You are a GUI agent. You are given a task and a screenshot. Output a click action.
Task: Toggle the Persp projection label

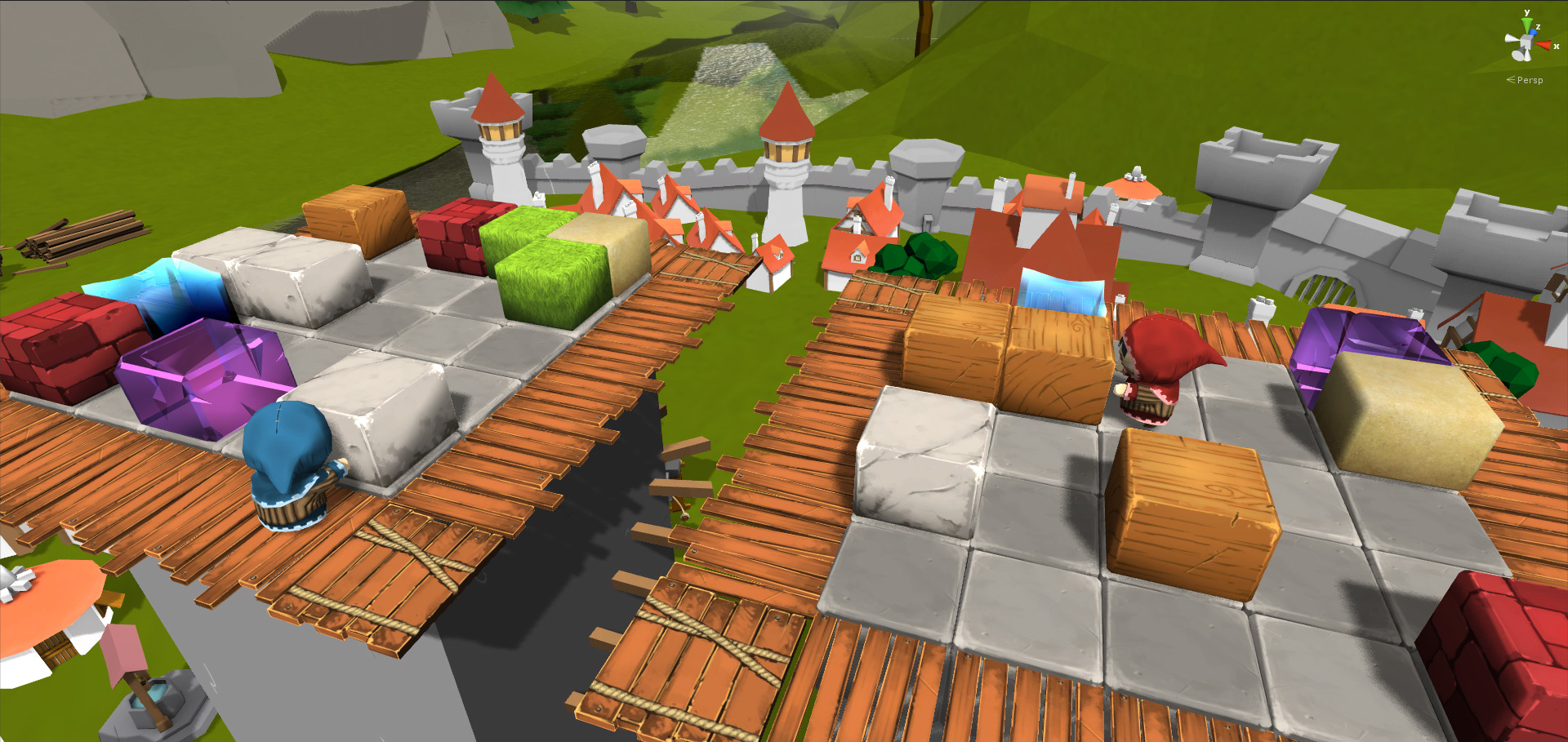click(x=1529, y=80)
